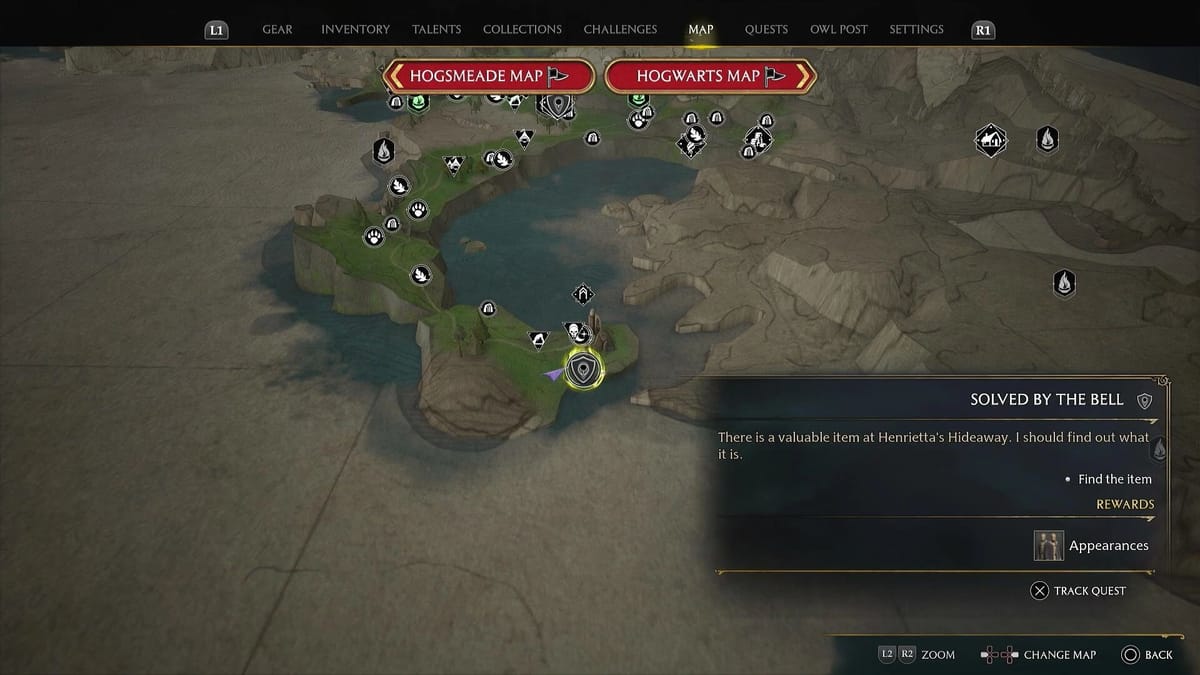This screenshot has width=1200, height=675.
Task: Select the Appearances reward icon
Action: (x=1048, y=545)
